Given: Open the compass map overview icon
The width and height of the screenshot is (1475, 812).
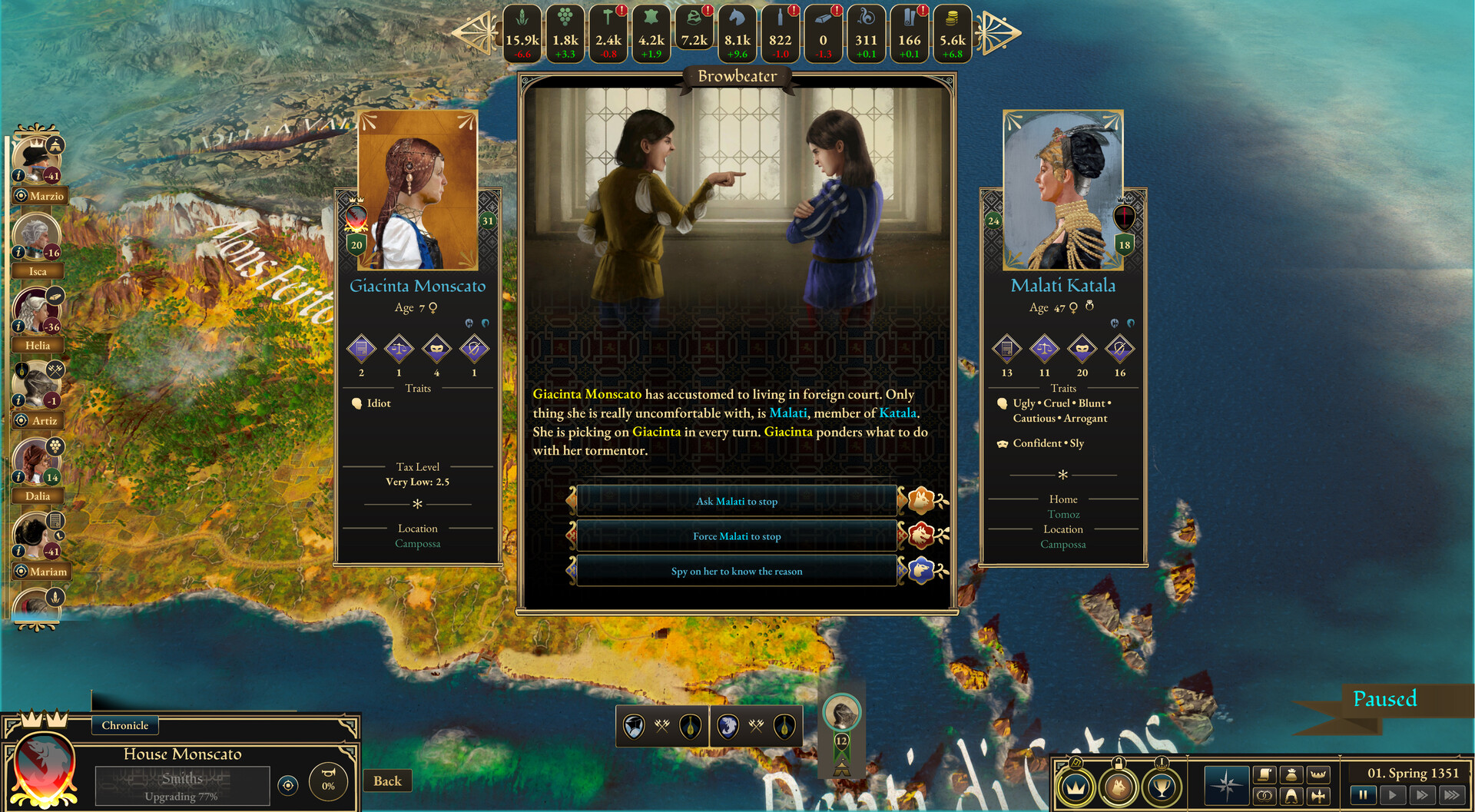Looking at the screenshot, I should coord(1227,784).
